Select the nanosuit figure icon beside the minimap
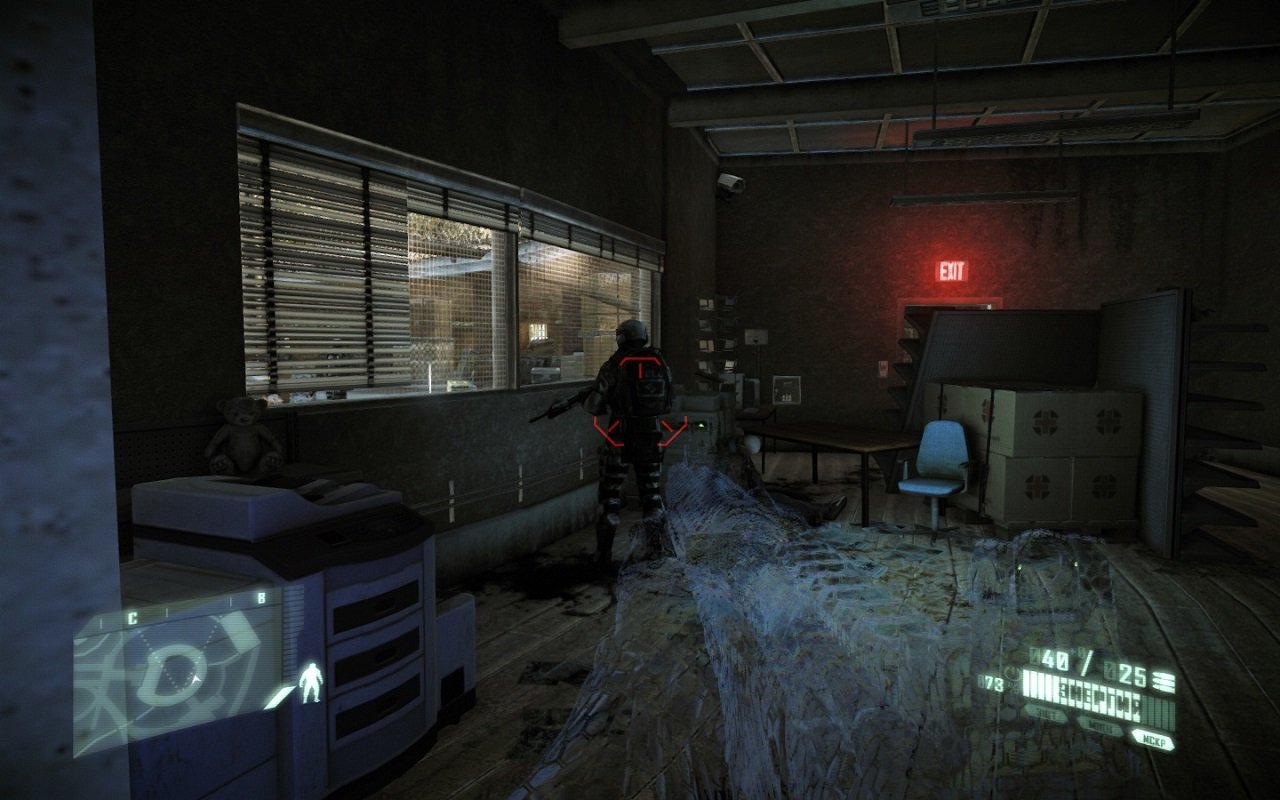The height and width of the screenshot is (800, 1280). pos(310,682)
